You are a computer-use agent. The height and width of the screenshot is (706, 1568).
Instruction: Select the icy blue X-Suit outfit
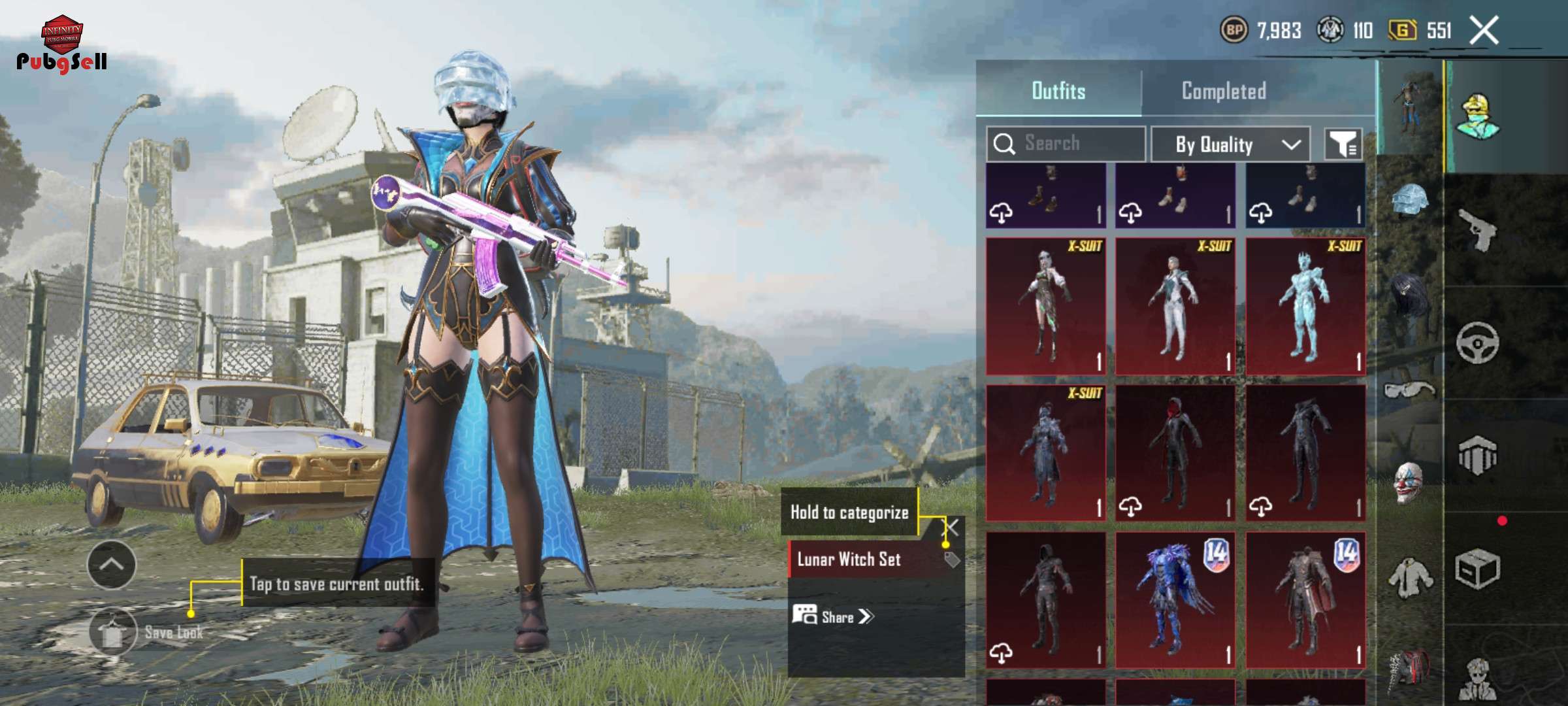1305,307
